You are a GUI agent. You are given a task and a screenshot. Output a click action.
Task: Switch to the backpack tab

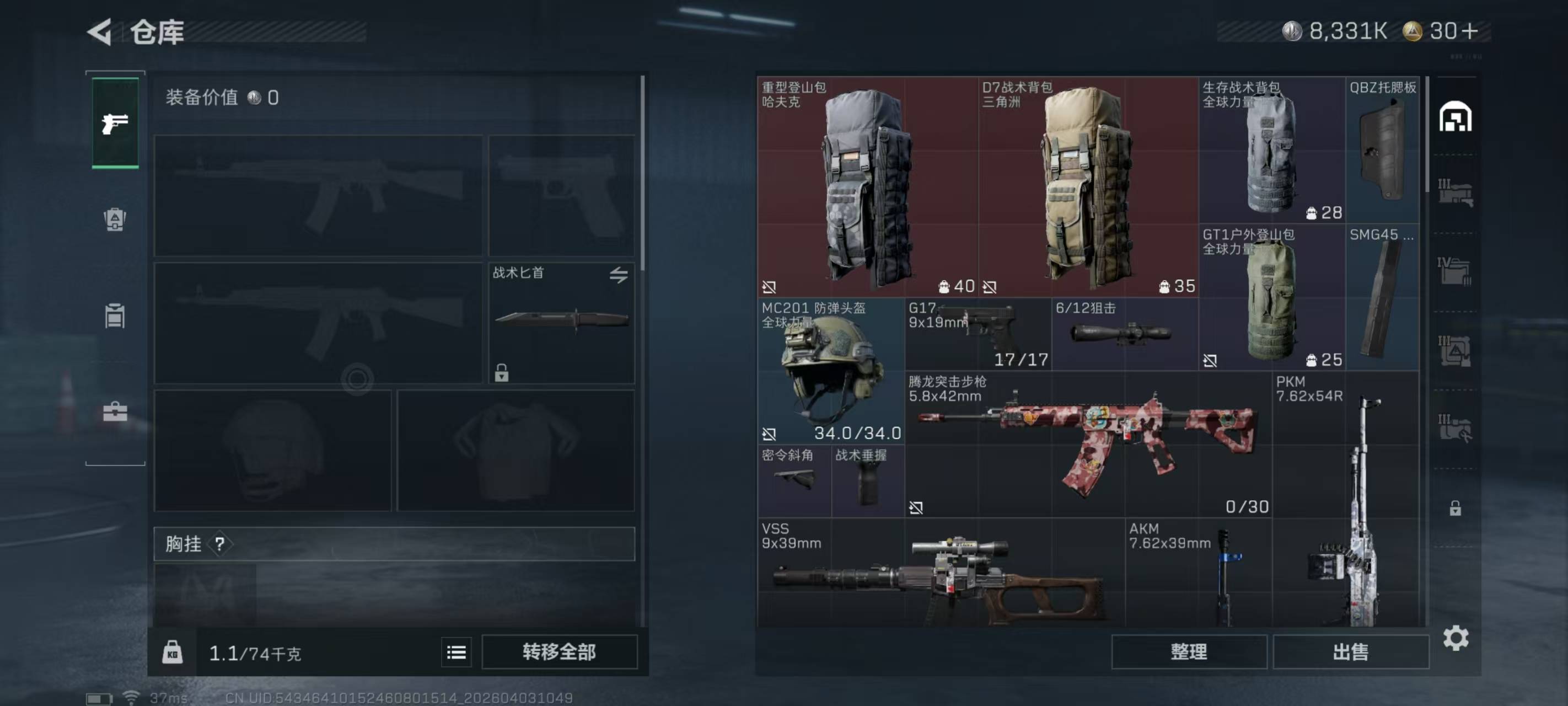pos(115,220)
